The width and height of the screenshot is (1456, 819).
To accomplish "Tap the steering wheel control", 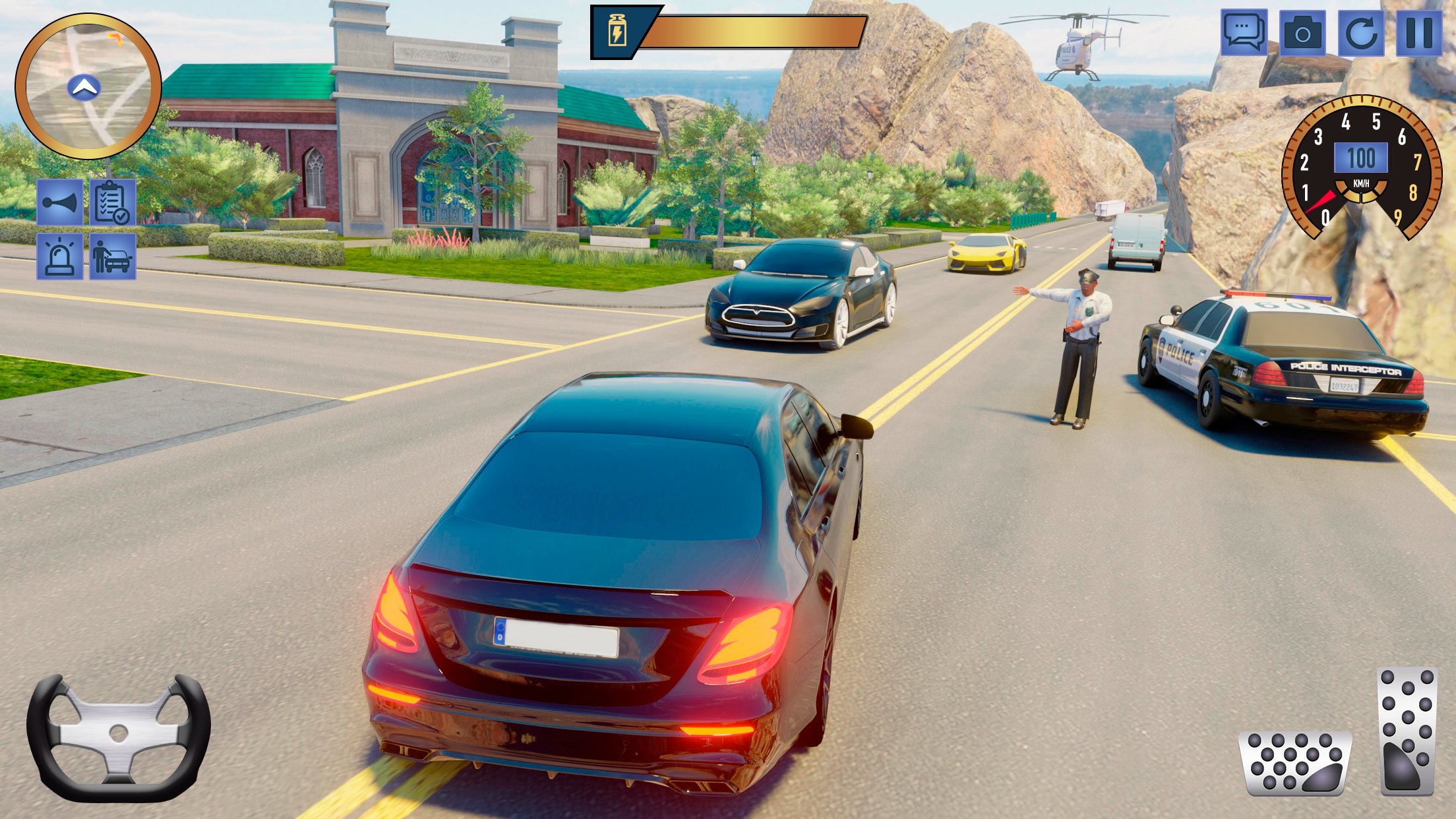I will (x=119, y=737).
